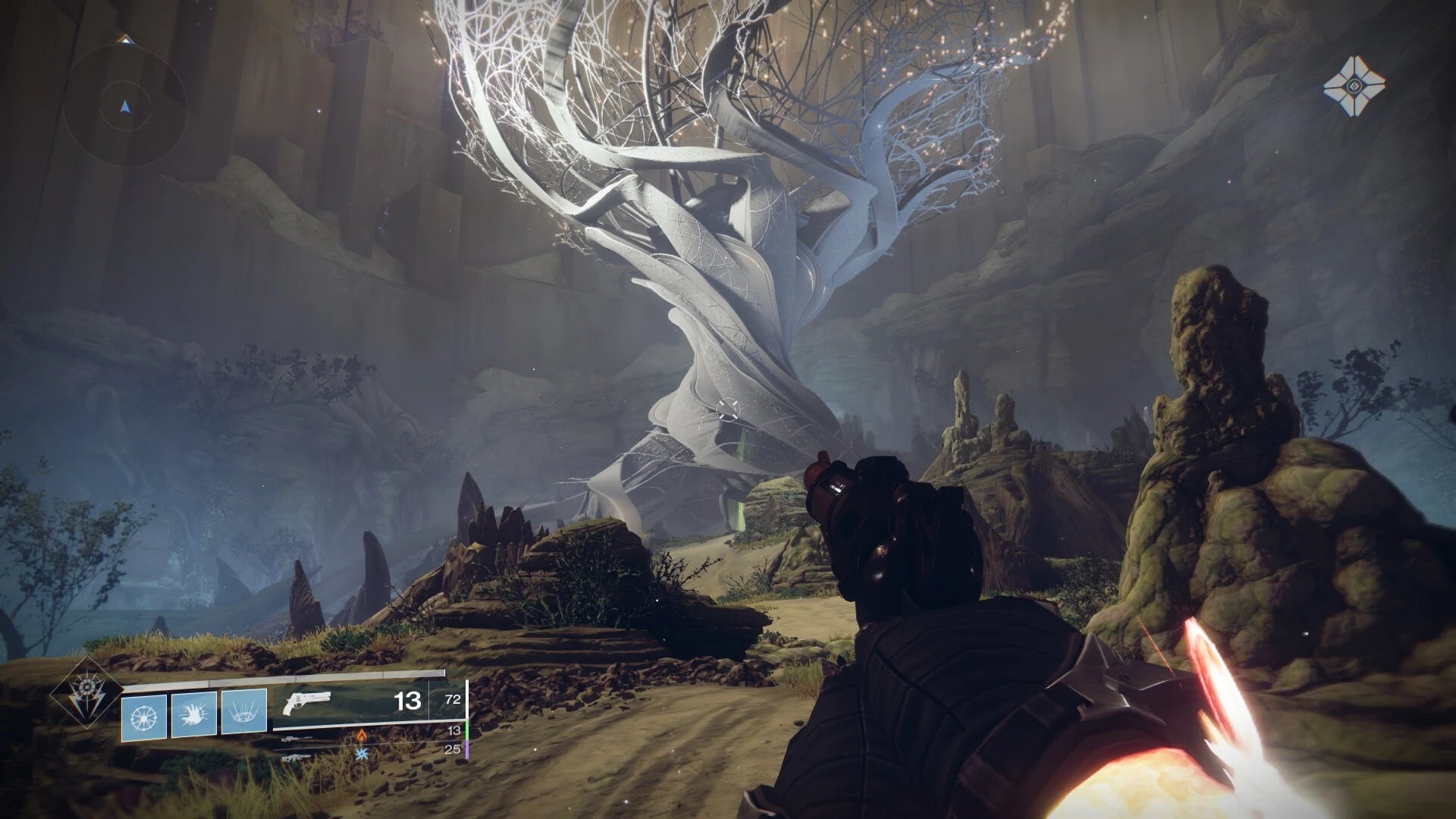The image size is (1456, 819).
Task: Click the orange solar burn indicator icon
Action: pos(362,736)
